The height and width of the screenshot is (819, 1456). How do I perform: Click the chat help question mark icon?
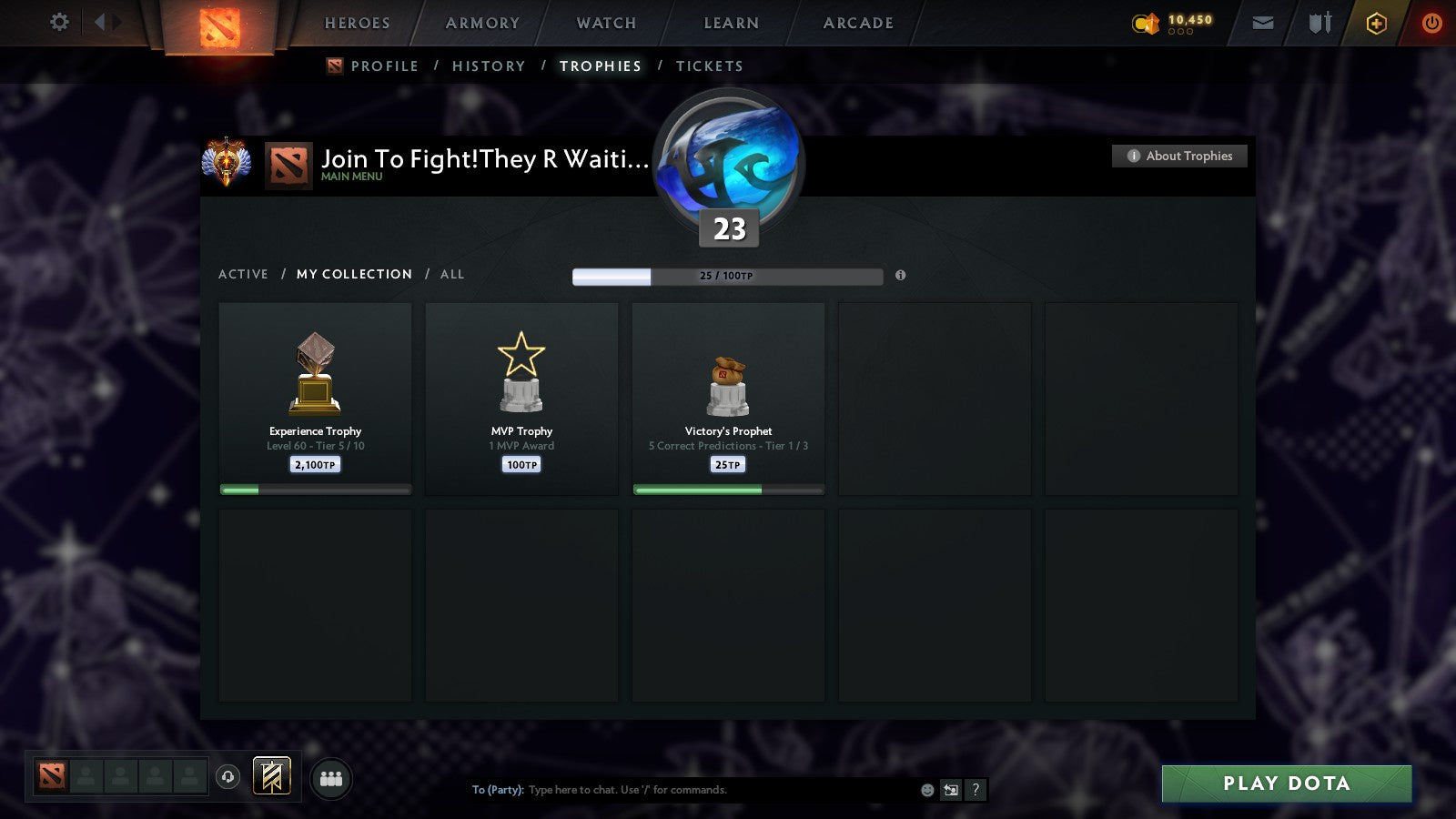click(x=974, y=791)
